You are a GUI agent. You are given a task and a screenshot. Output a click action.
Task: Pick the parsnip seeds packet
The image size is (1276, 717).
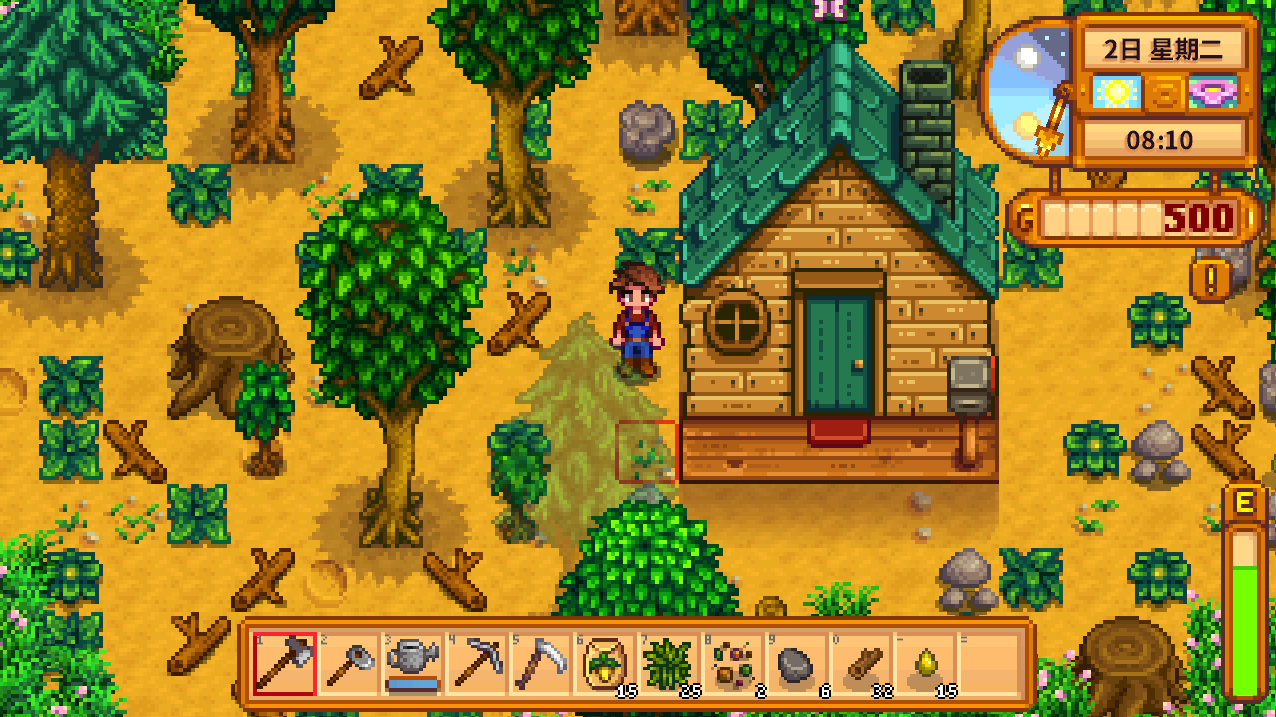[x=605, y=663]
